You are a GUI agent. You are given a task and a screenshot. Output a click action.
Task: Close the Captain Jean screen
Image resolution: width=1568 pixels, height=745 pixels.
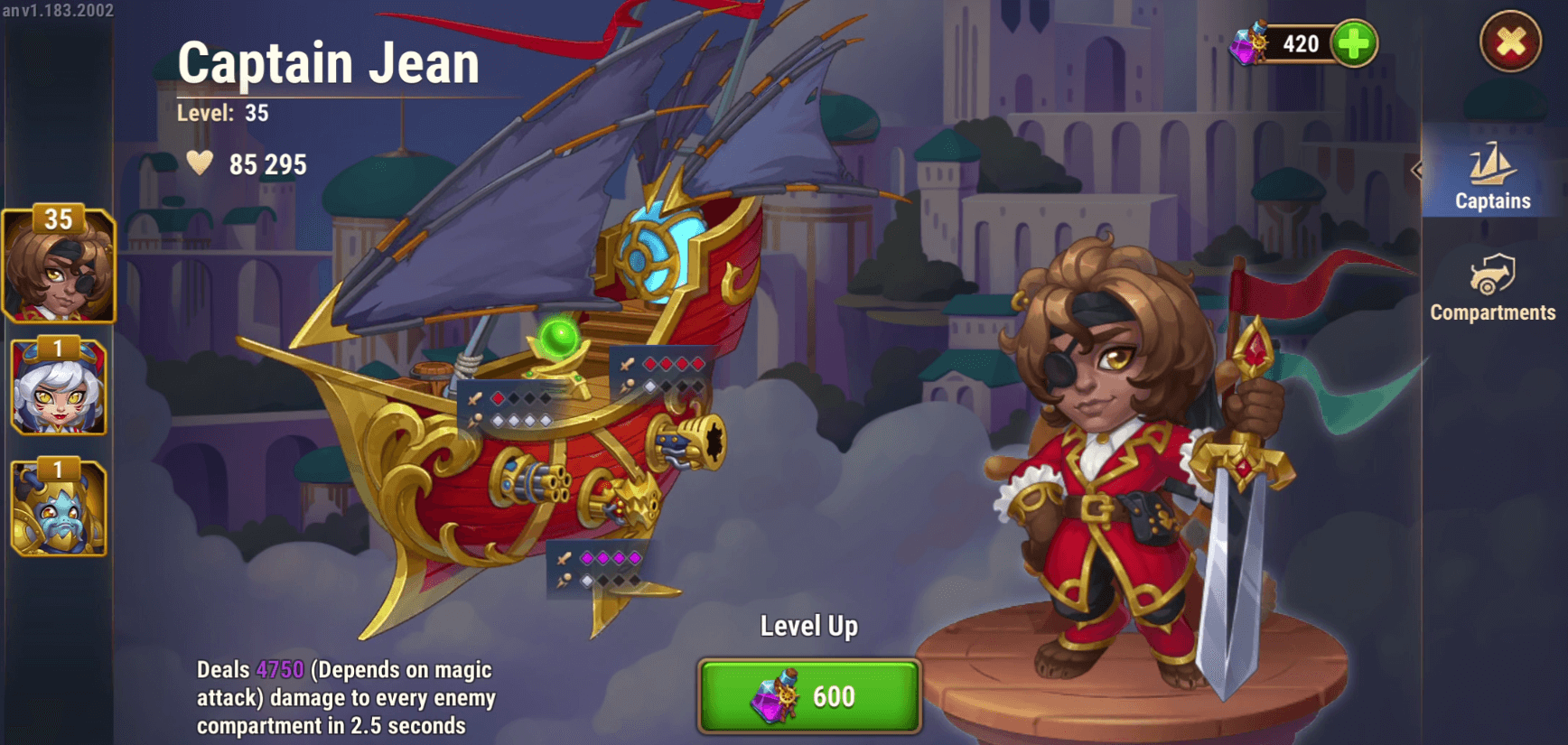1509,40
